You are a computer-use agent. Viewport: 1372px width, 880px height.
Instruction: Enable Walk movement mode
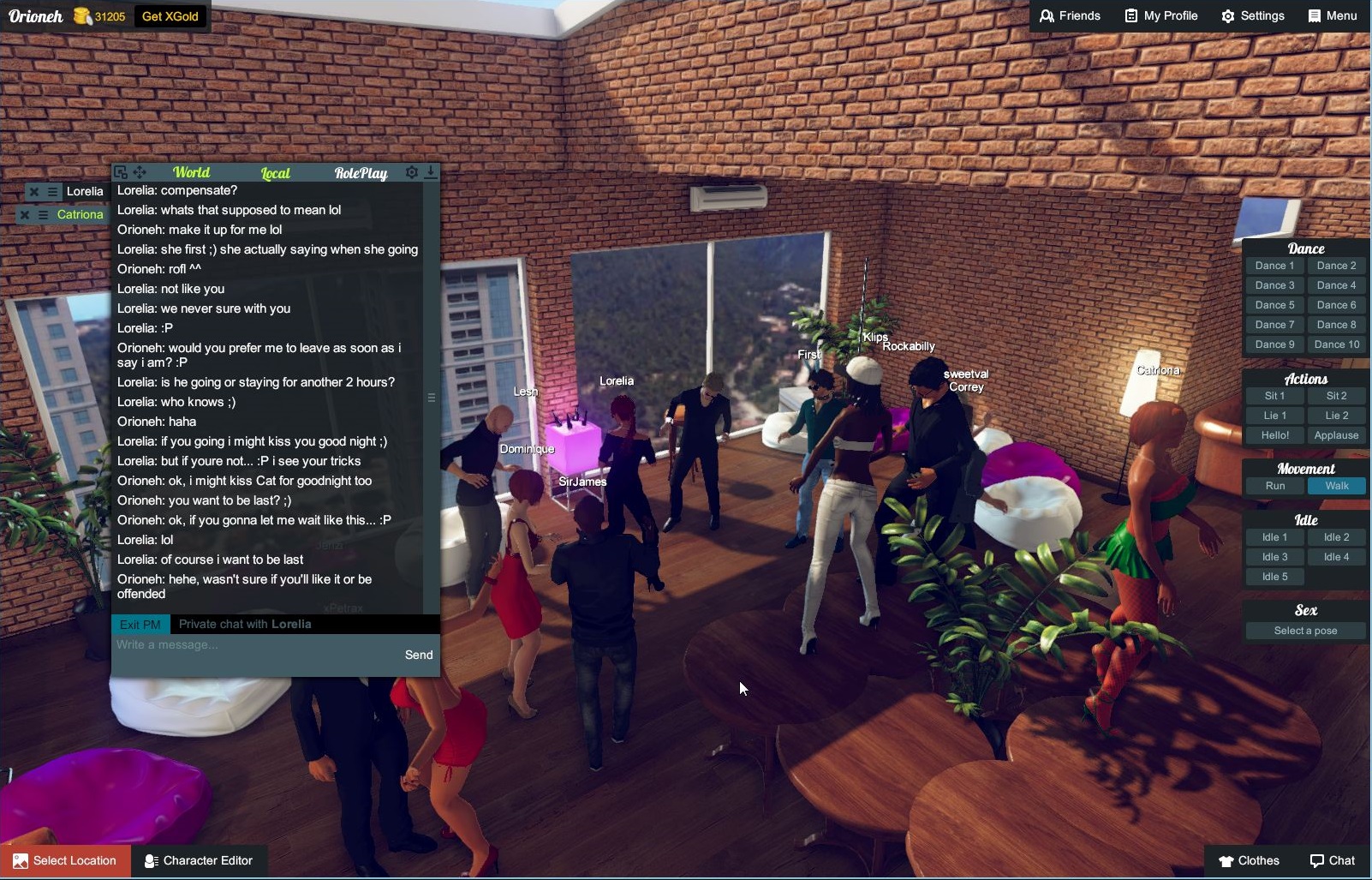pyautogui.click(x=1337, y=485)
